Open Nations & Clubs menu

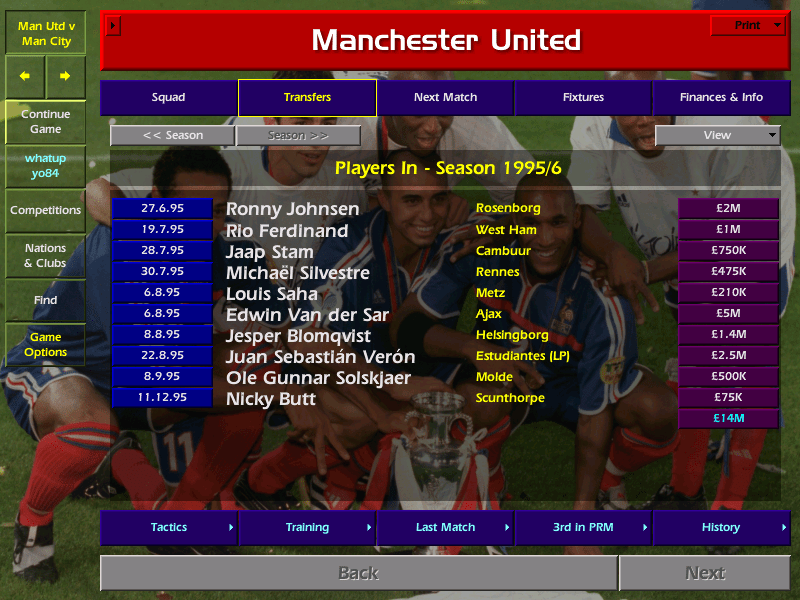pyautogui.click(x=45, y=256)
